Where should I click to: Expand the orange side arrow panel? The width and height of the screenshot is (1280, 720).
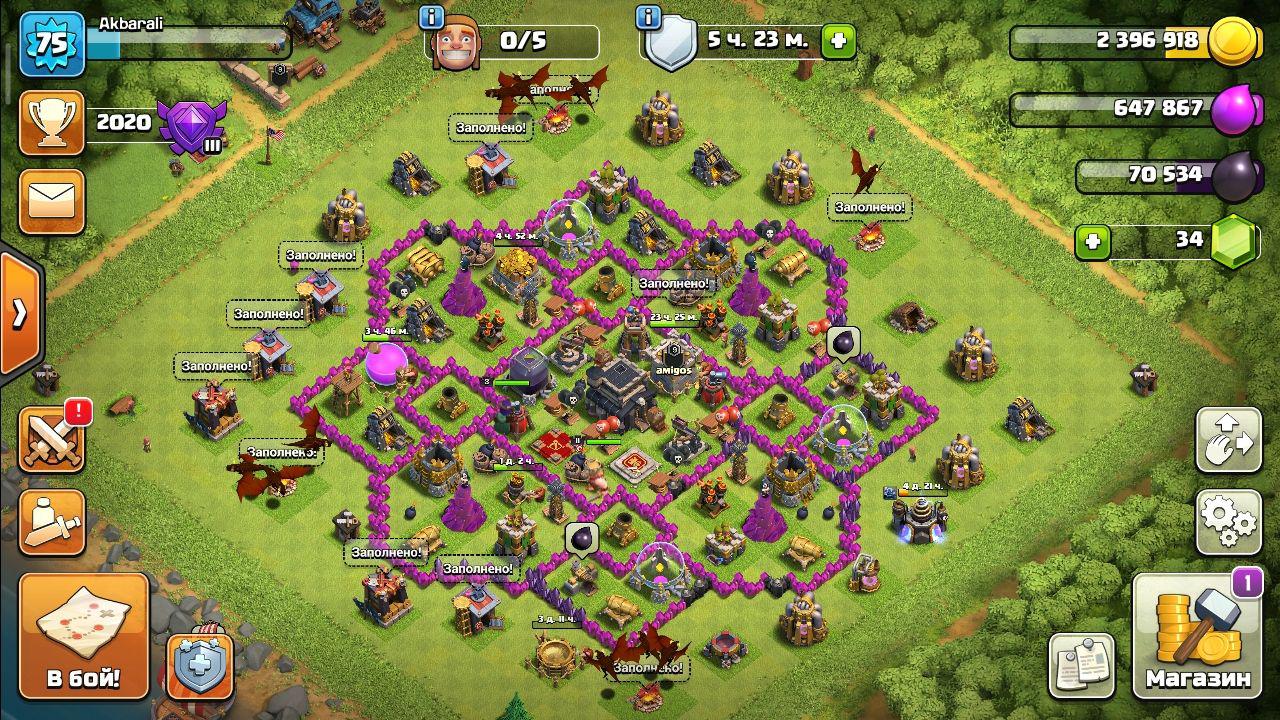click(20, 315)
